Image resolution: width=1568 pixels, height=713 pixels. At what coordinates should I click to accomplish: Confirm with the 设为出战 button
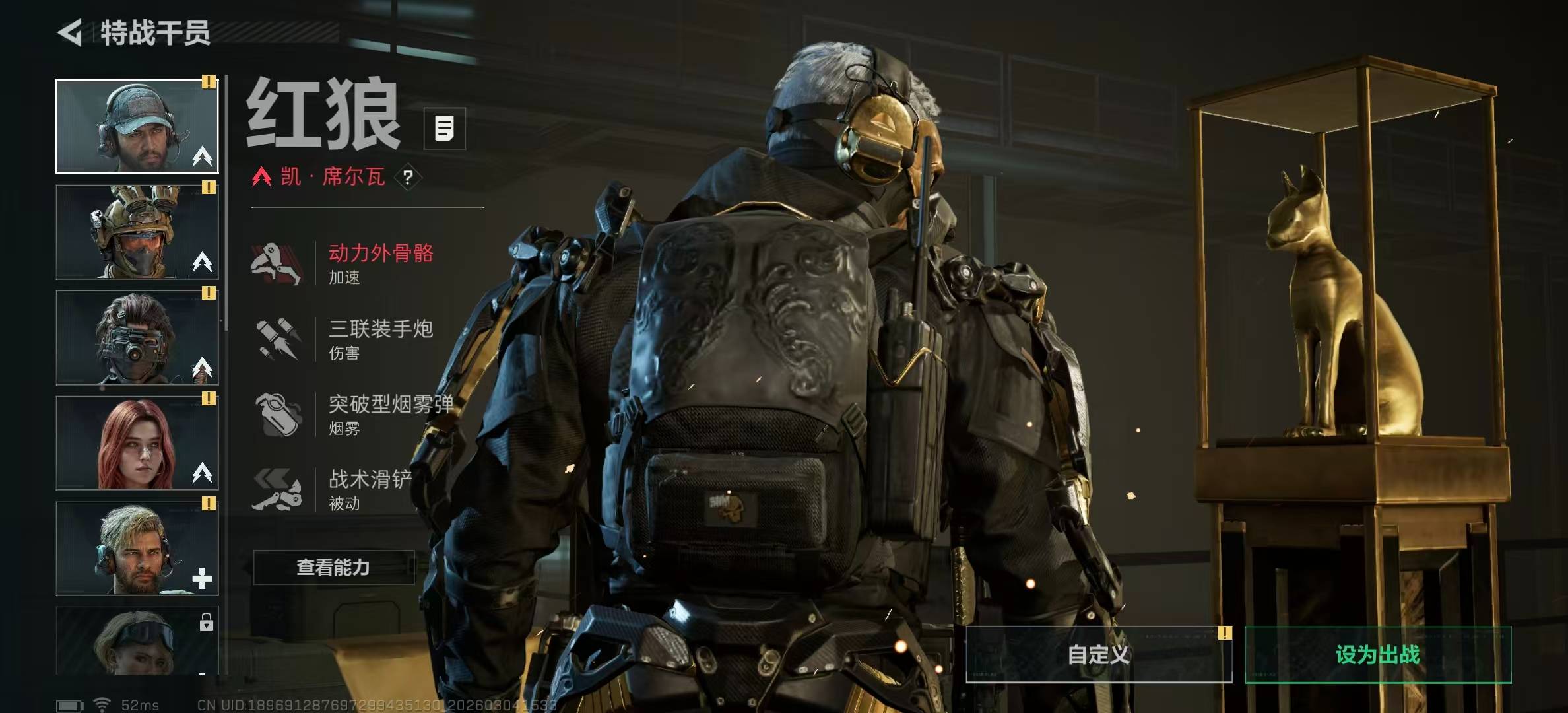[x=1377, y=654]
